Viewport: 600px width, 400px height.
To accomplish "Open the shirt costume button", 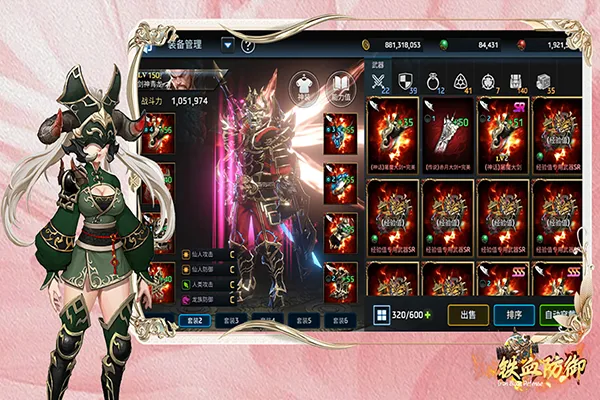I will click(x=303, y=87).
